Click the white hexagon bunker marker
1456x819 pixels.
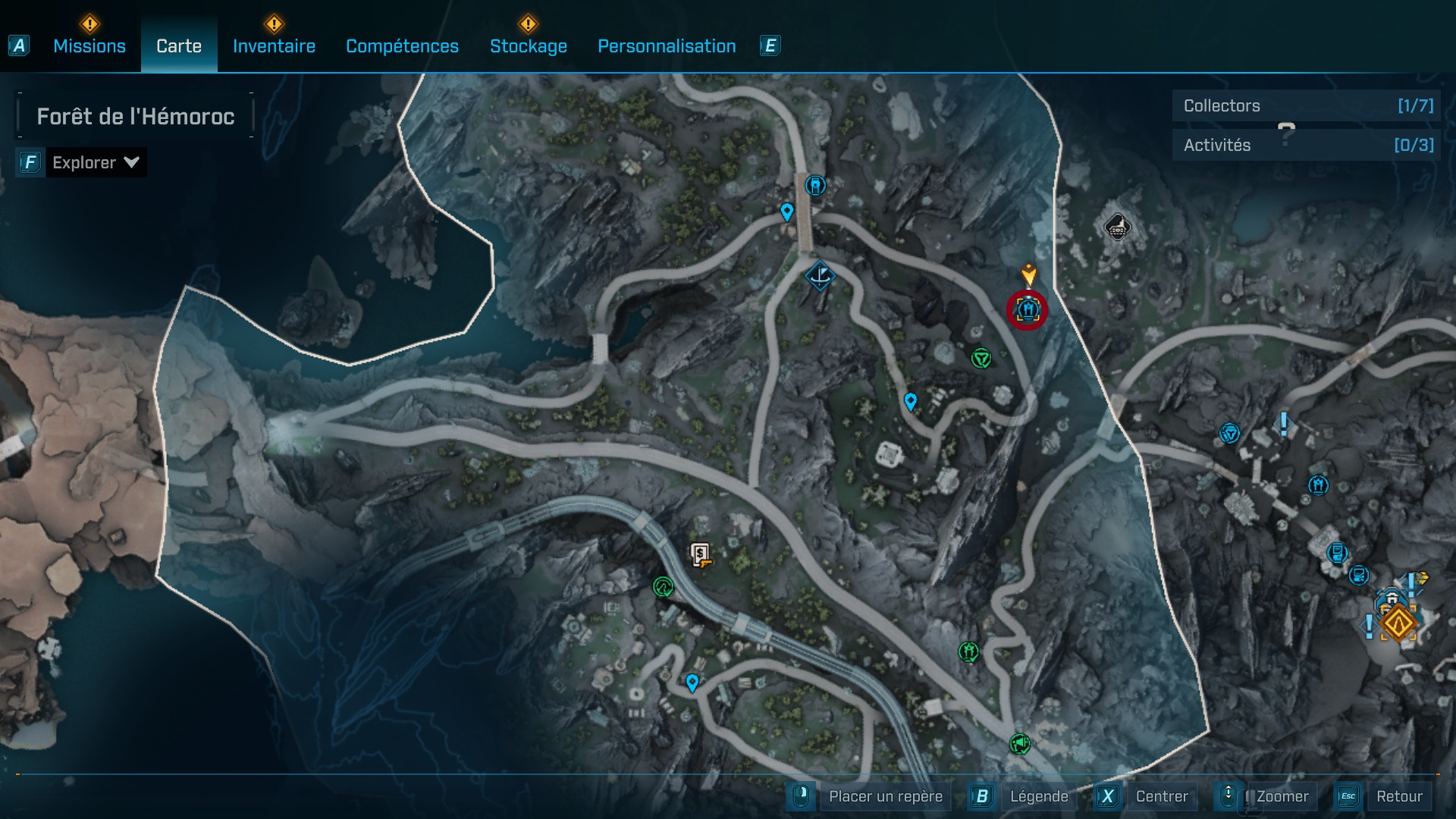(1117, 227)
